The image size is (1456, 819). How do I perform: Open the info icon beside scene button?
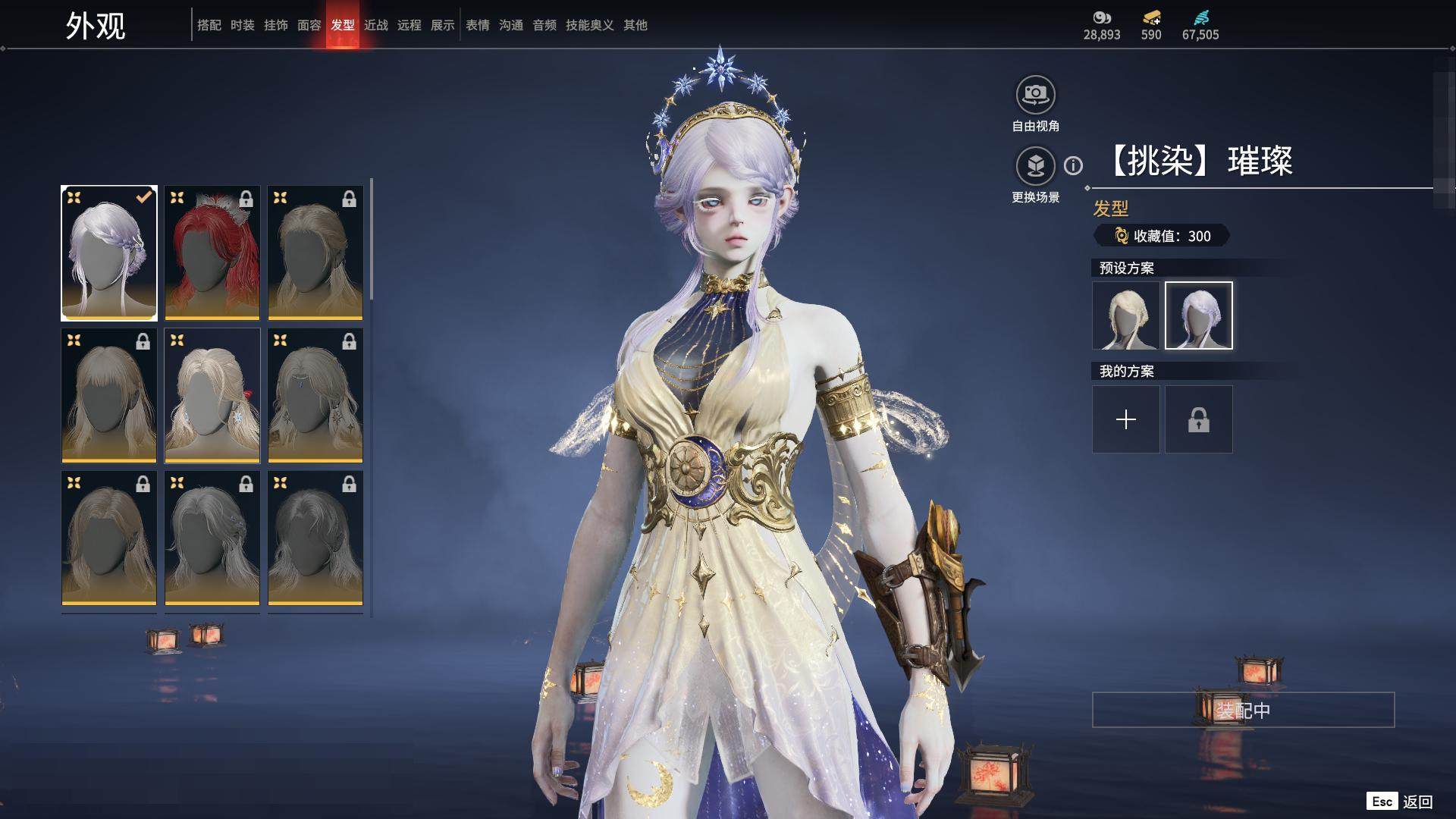pyautogui.click(x=1073, y=165)
